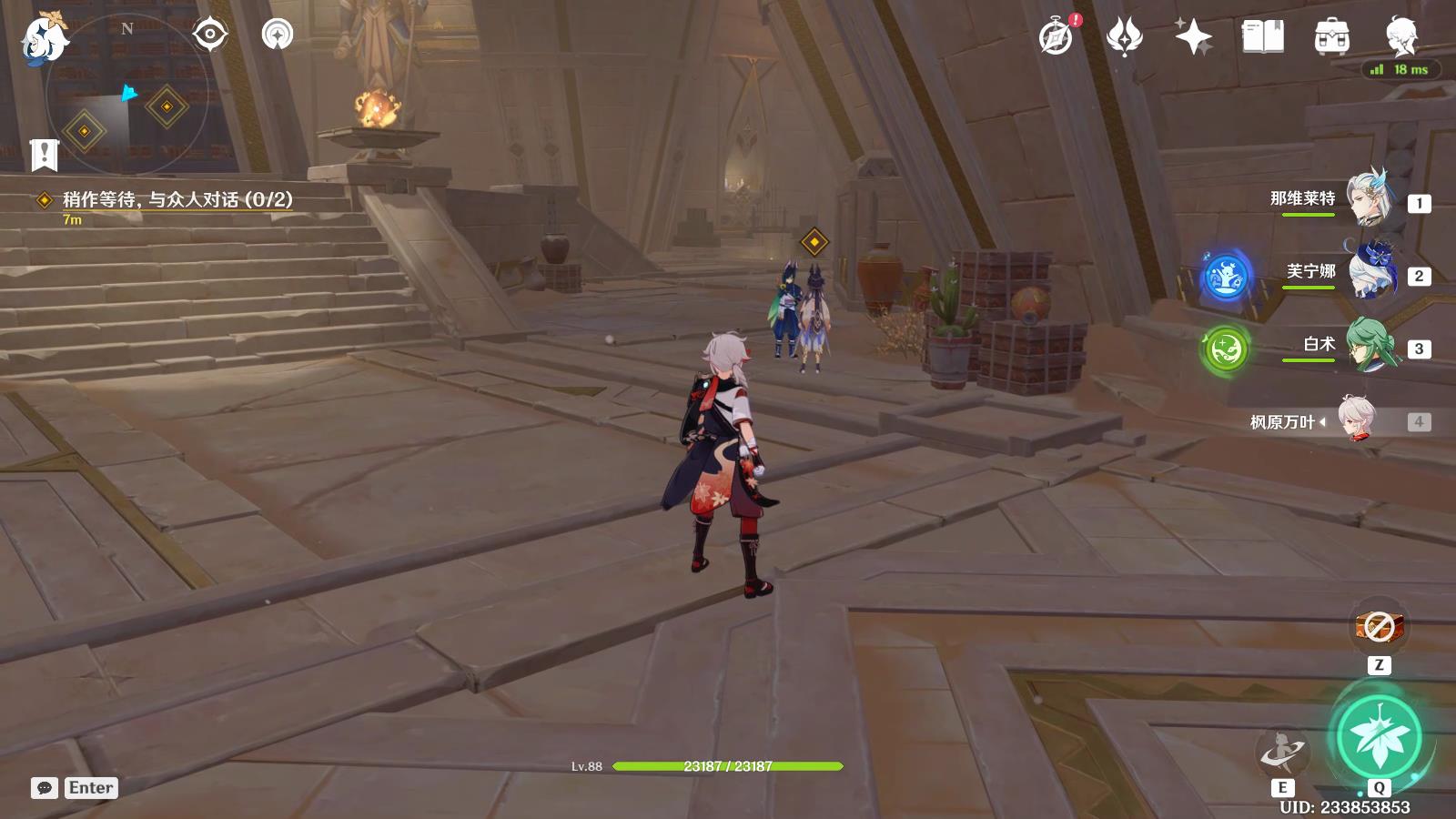Open the quest tracking eye icon

(x=209, y=35)
